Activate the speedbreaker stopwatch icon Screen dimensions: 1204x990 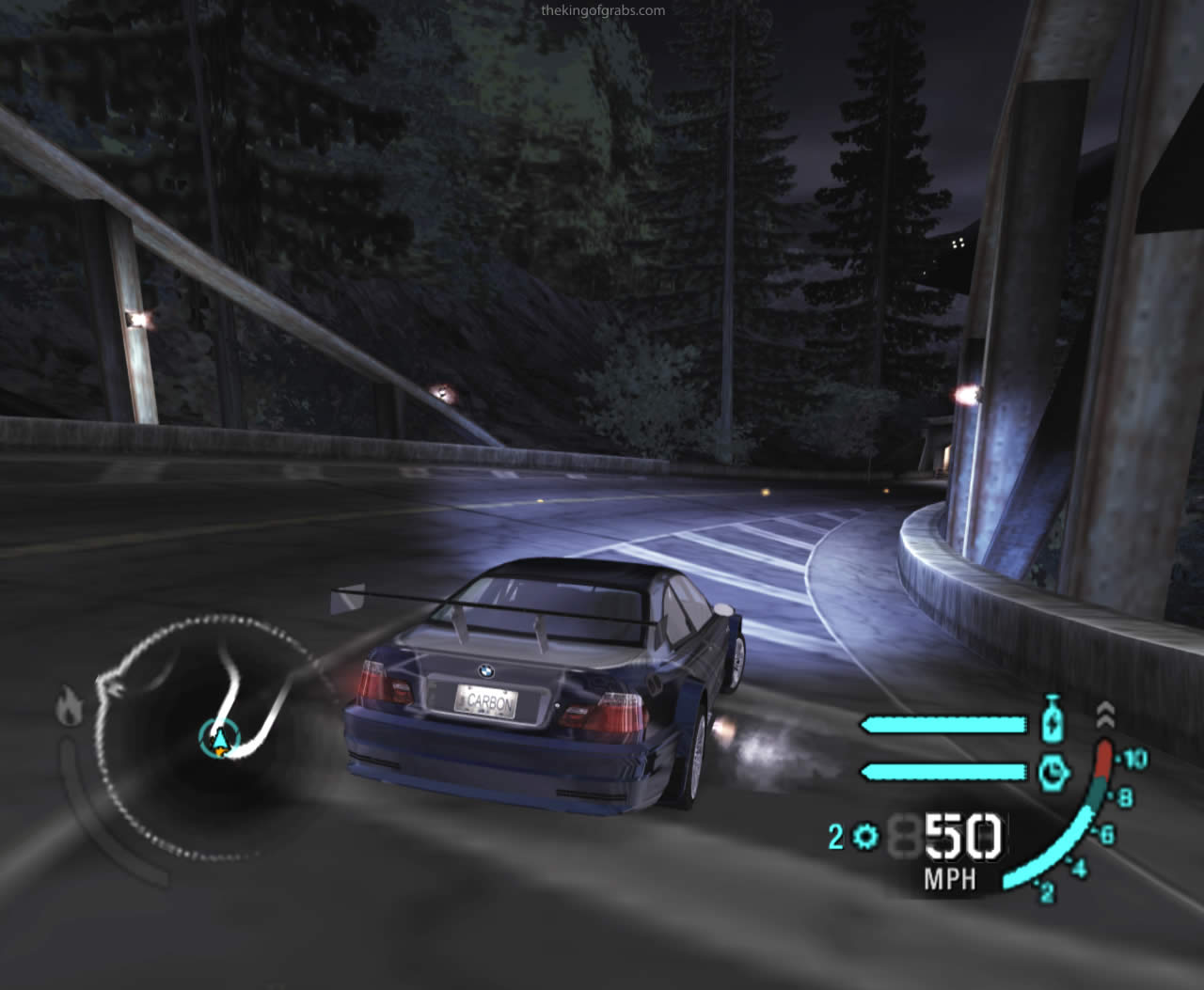pos(1054,772)
